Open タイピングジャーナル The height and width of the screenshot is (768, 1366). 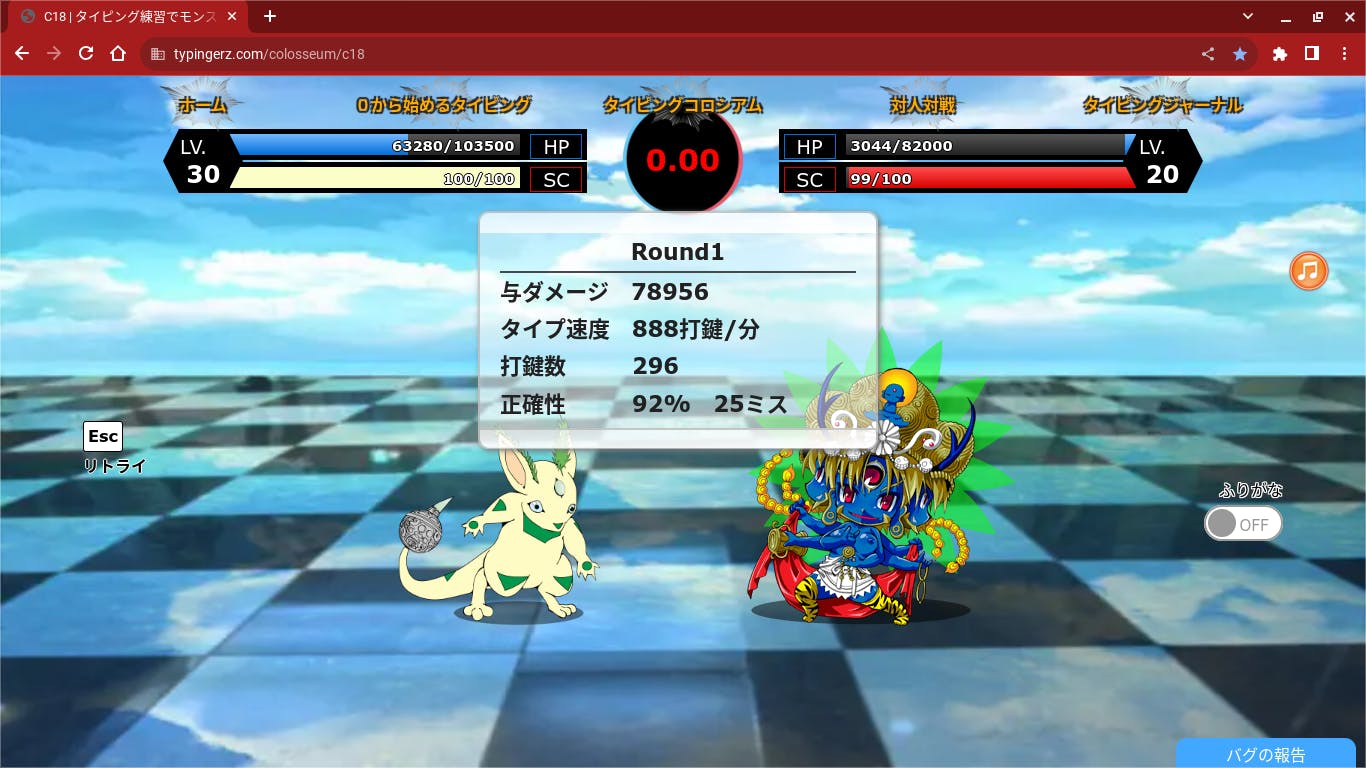[x=1162, y=105]
